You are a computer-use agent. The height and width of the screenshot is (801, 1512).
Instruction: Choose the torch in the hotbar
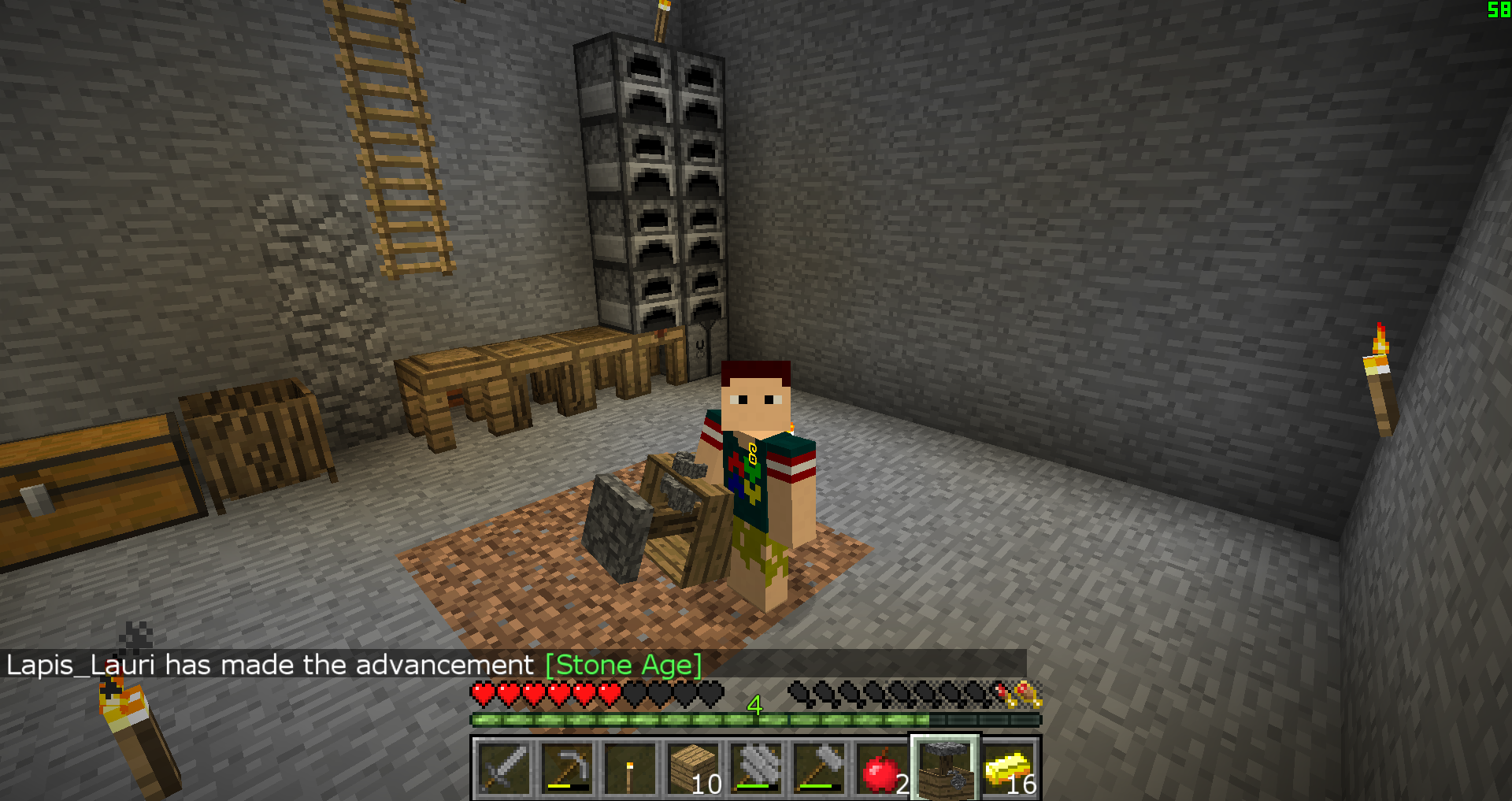coord(630,768)
